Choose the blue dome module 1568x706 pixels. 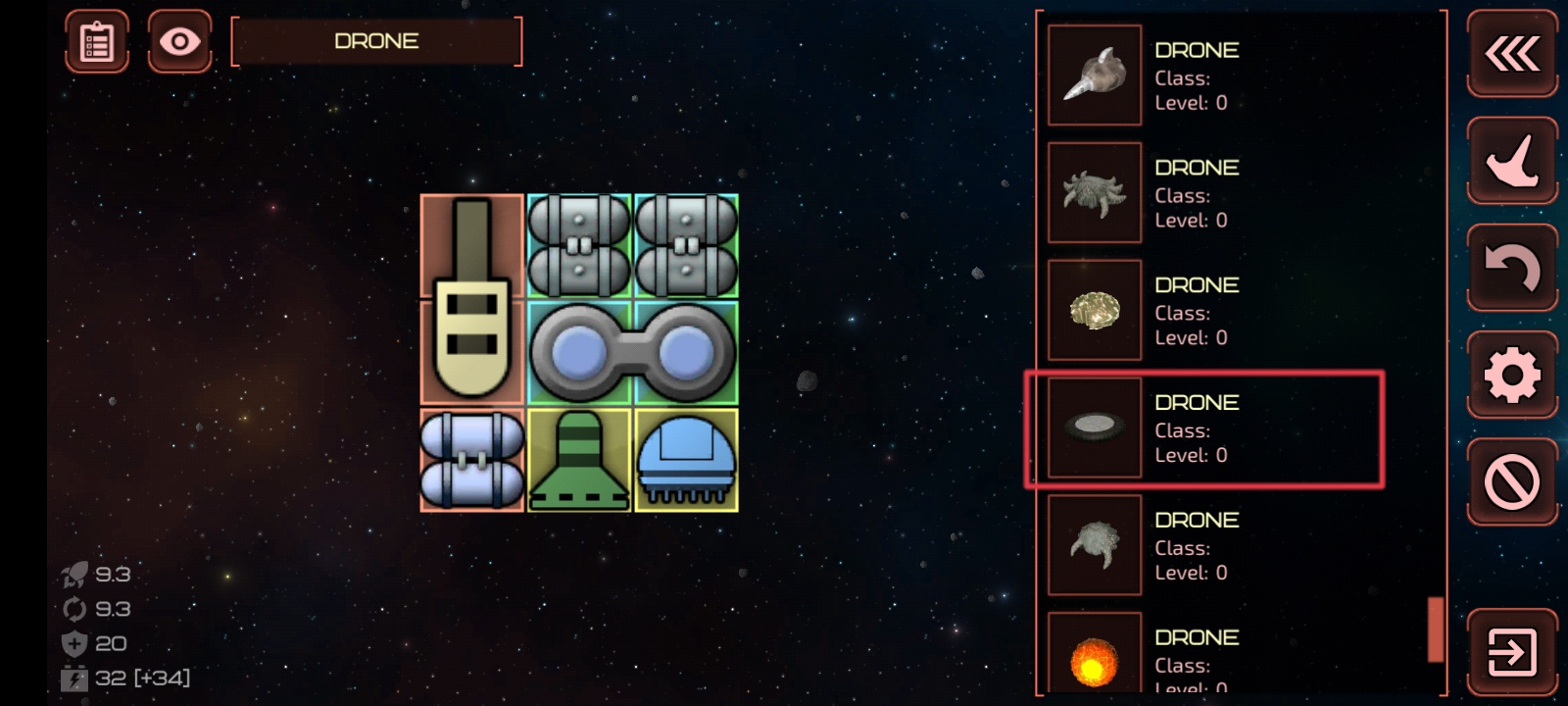pyautogui.click(x=686, y=461)
